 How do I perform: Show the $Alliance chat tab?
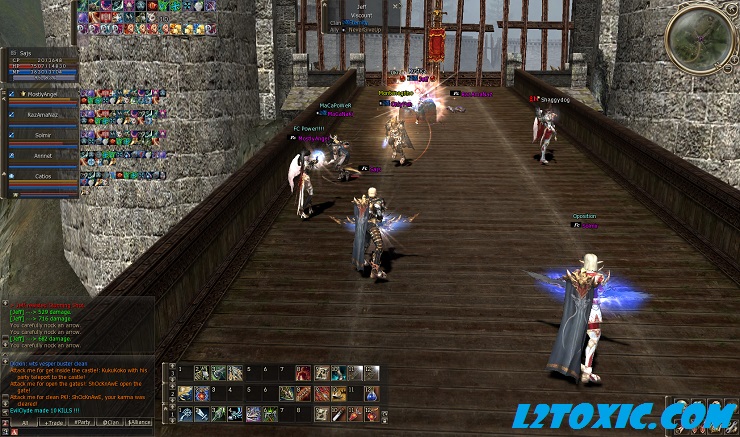140,423
